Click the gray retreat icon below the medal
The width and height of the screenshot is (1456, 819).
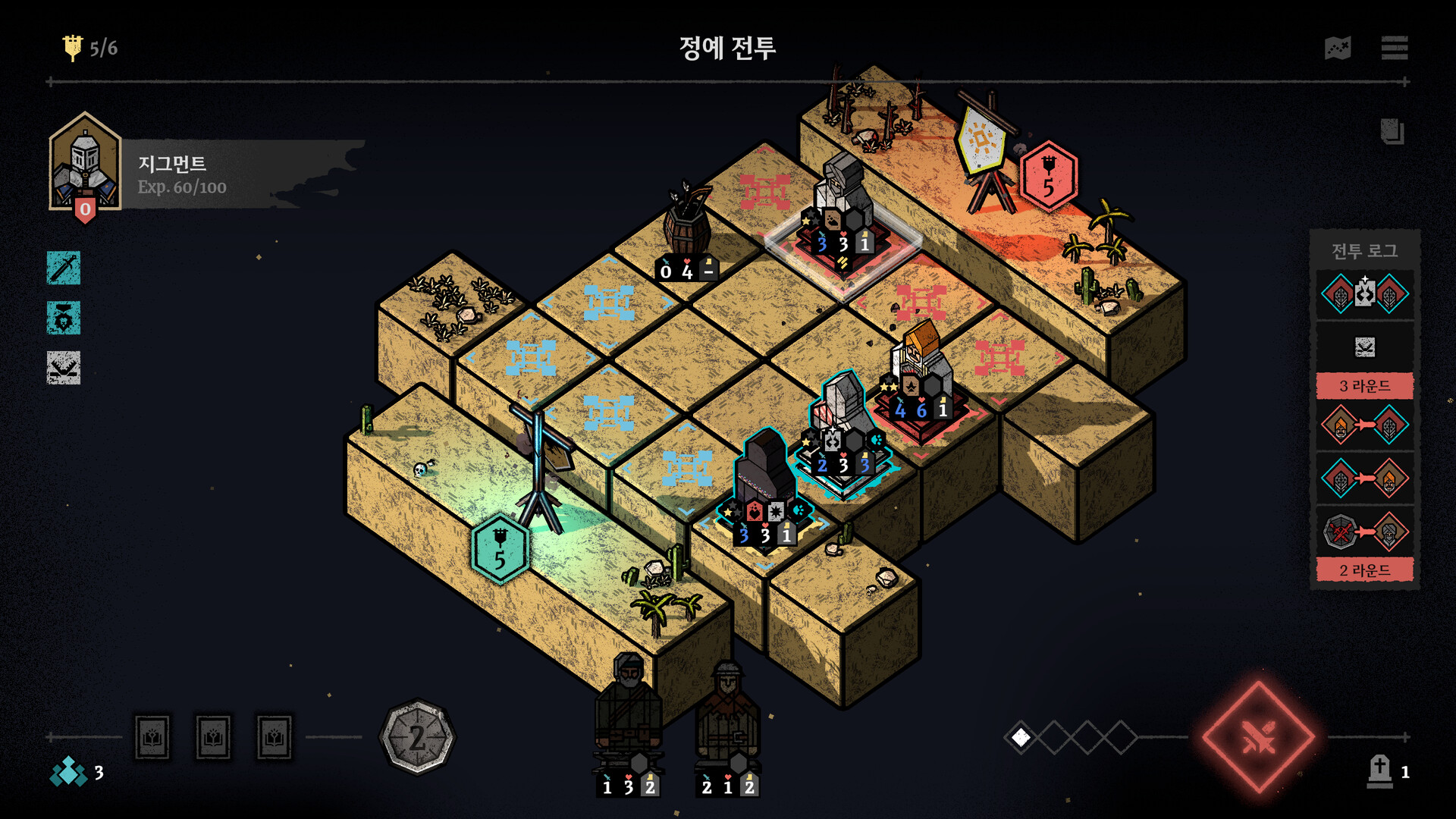coord(64,366)
